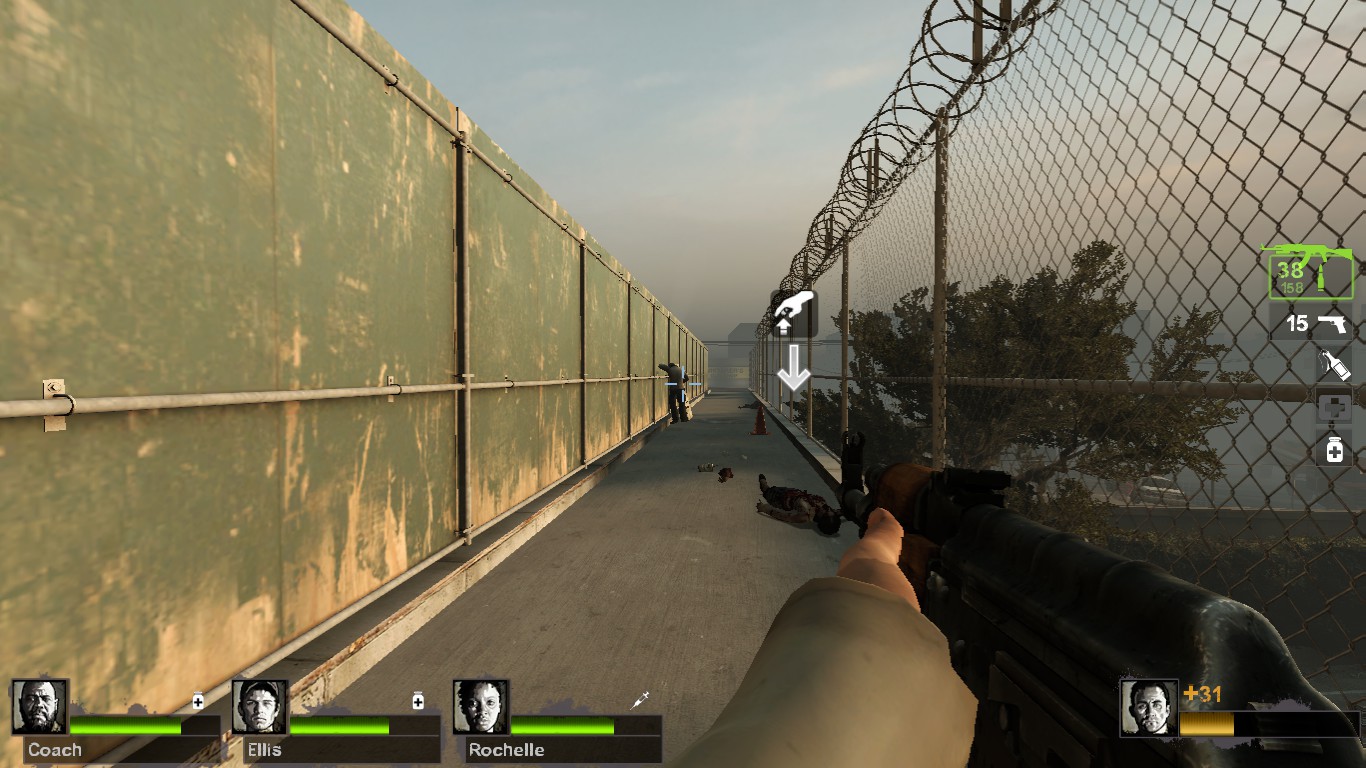Click the pills icon beside Coach's portrait
1366x768 pixels.
click(199, 703)
